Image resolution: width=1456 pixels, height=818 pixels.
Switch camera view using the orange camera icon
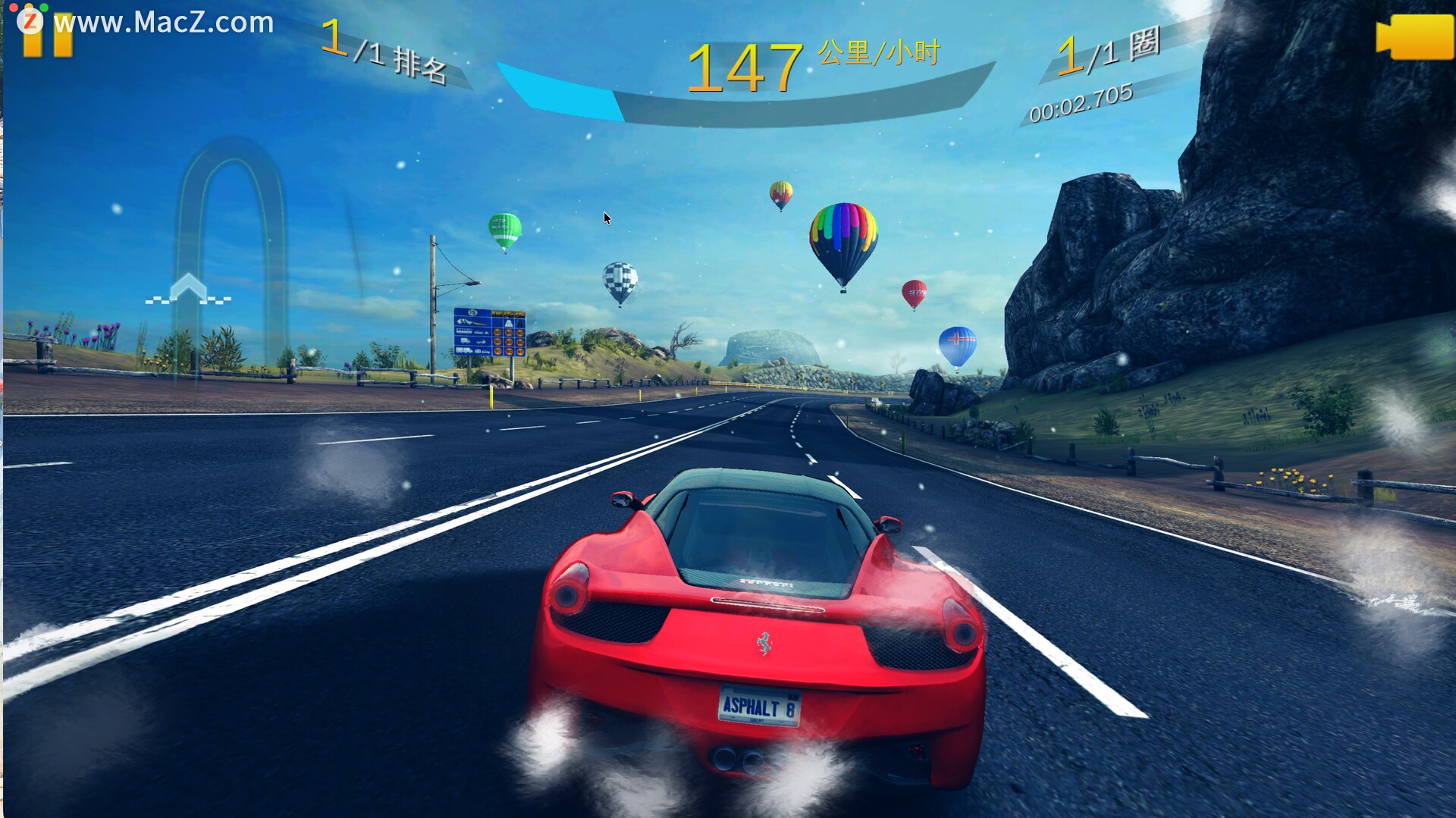click(x=1414, y=36)
